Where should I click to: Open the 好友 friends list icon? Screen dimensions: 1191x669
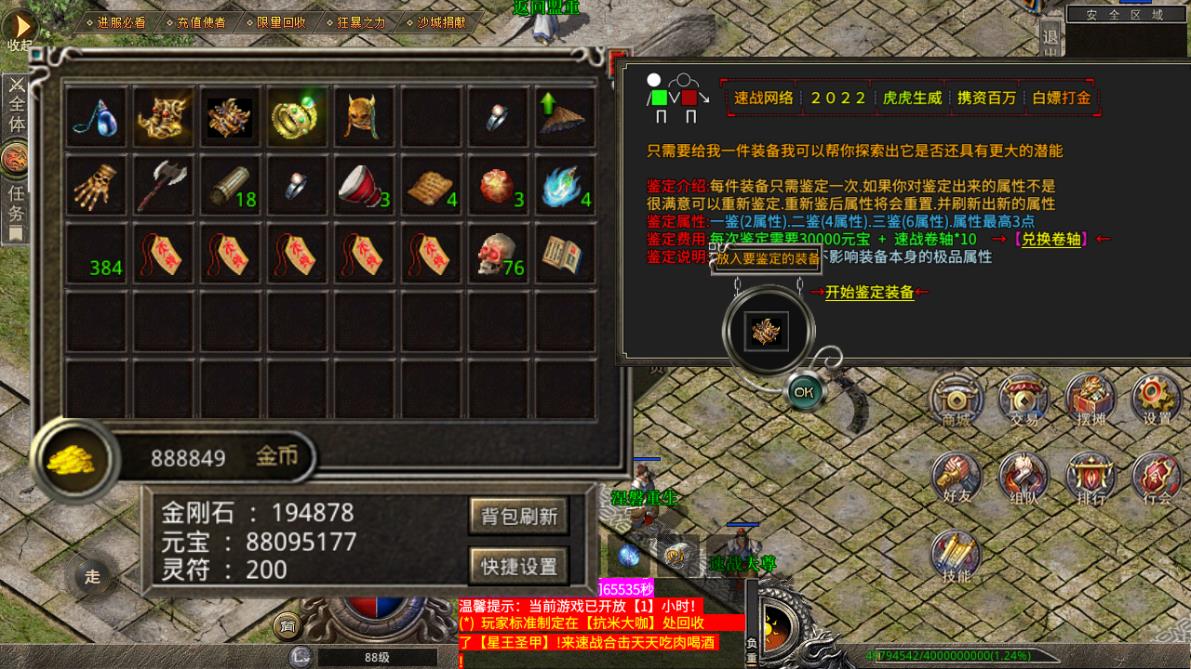(956, 477)
